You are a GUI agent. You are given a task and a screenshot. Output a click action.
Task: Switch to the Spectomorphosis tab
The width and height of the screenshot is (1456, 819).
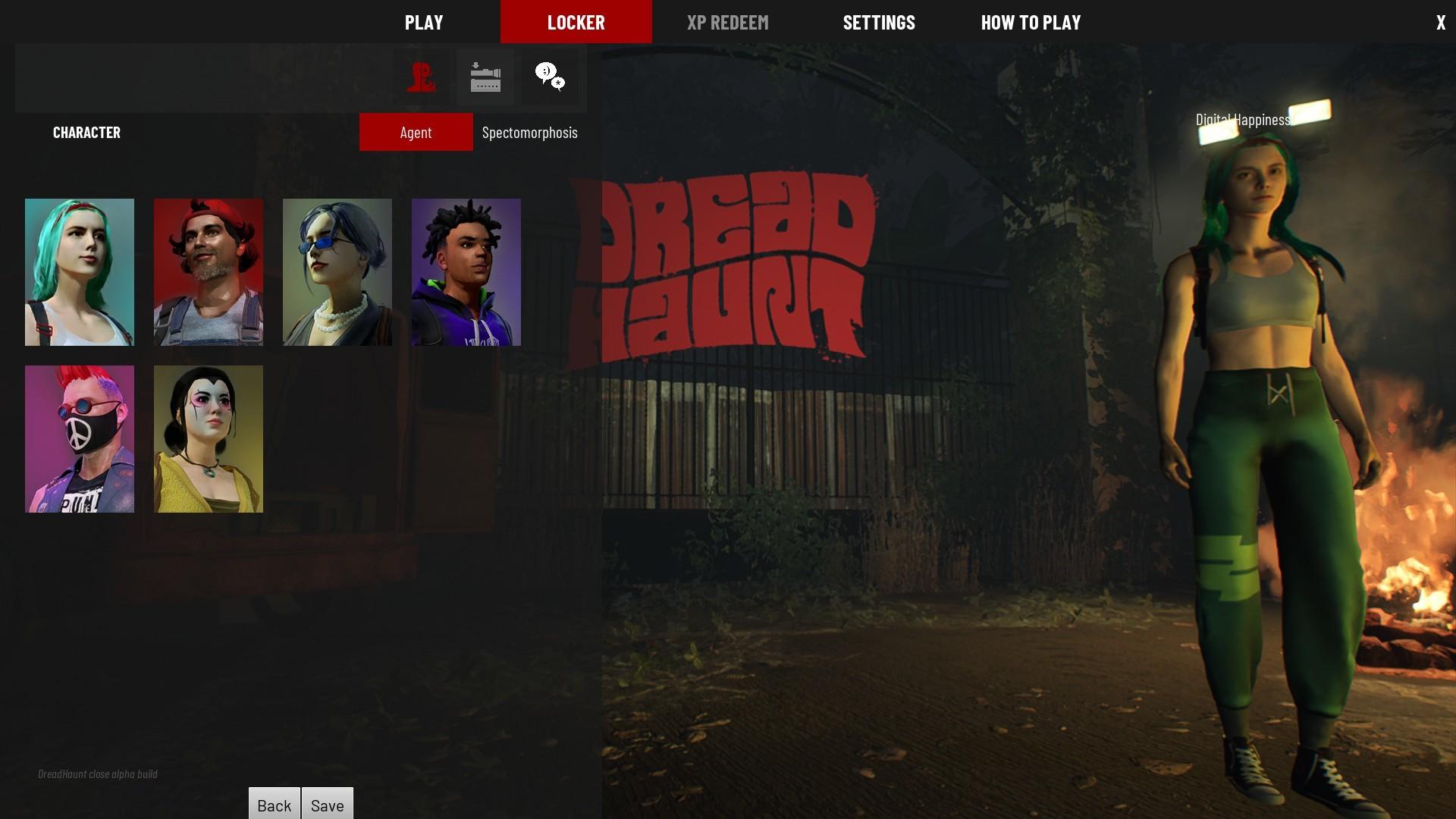529,132
